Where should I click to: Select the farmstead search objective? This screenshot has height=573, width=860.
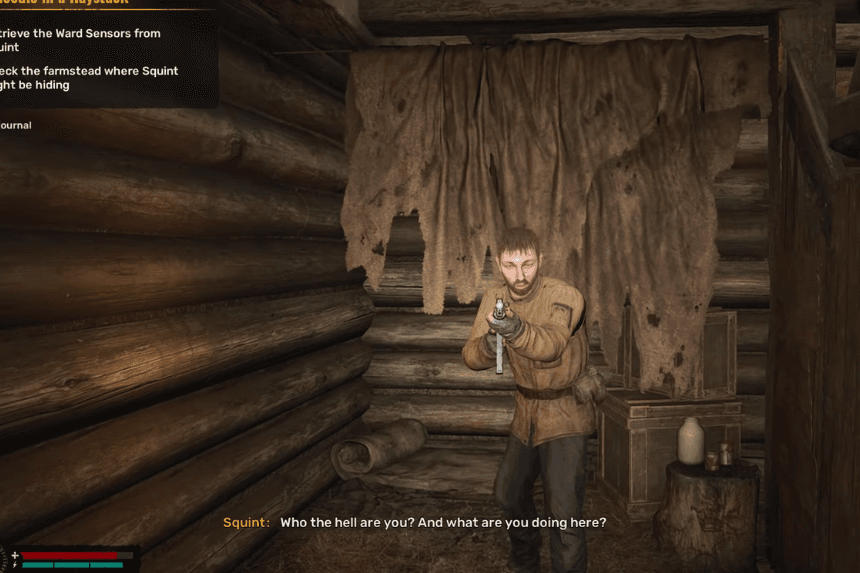pyautogui.click(x=85, y=78)
